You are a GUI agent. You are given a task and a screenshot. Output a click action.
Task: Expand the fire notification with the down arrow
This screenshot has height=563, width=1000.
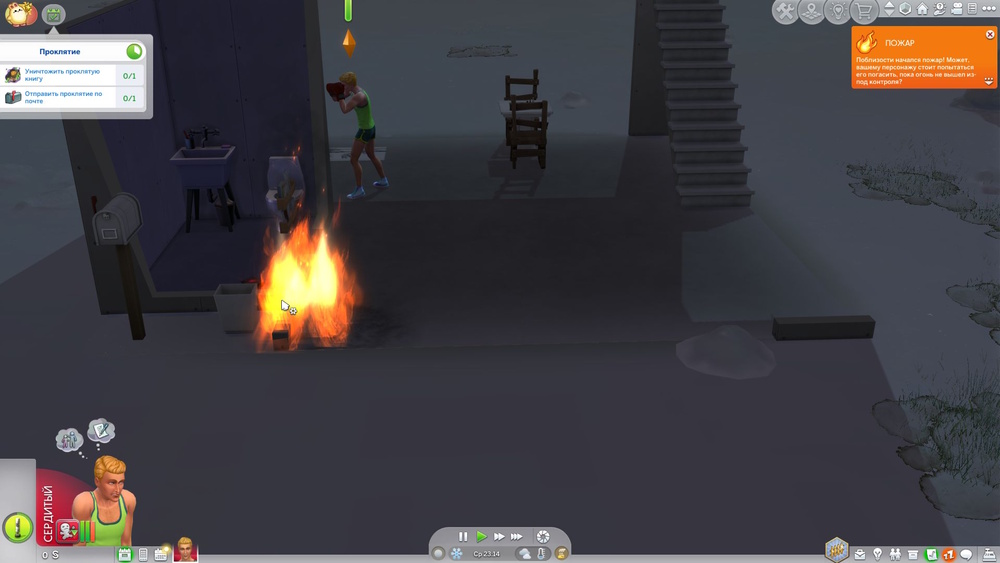pyautogui.click(x=990, y=81)
